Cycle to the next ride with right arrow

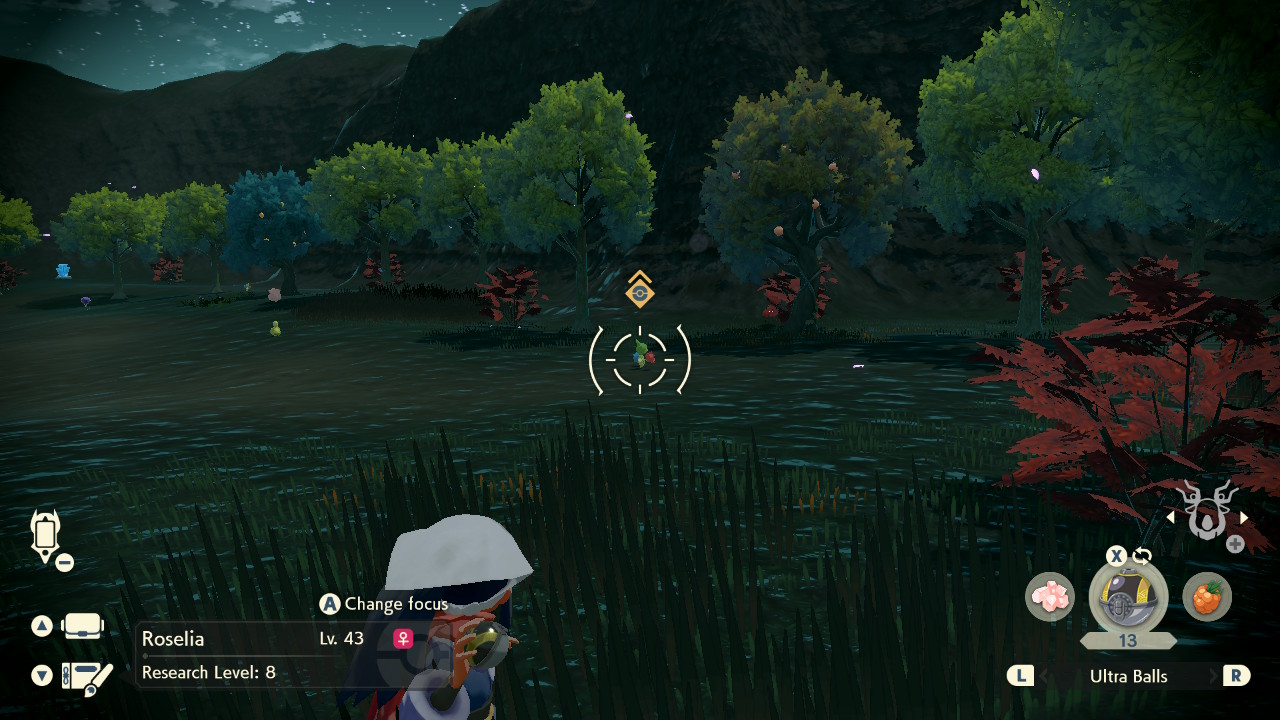1244,517
